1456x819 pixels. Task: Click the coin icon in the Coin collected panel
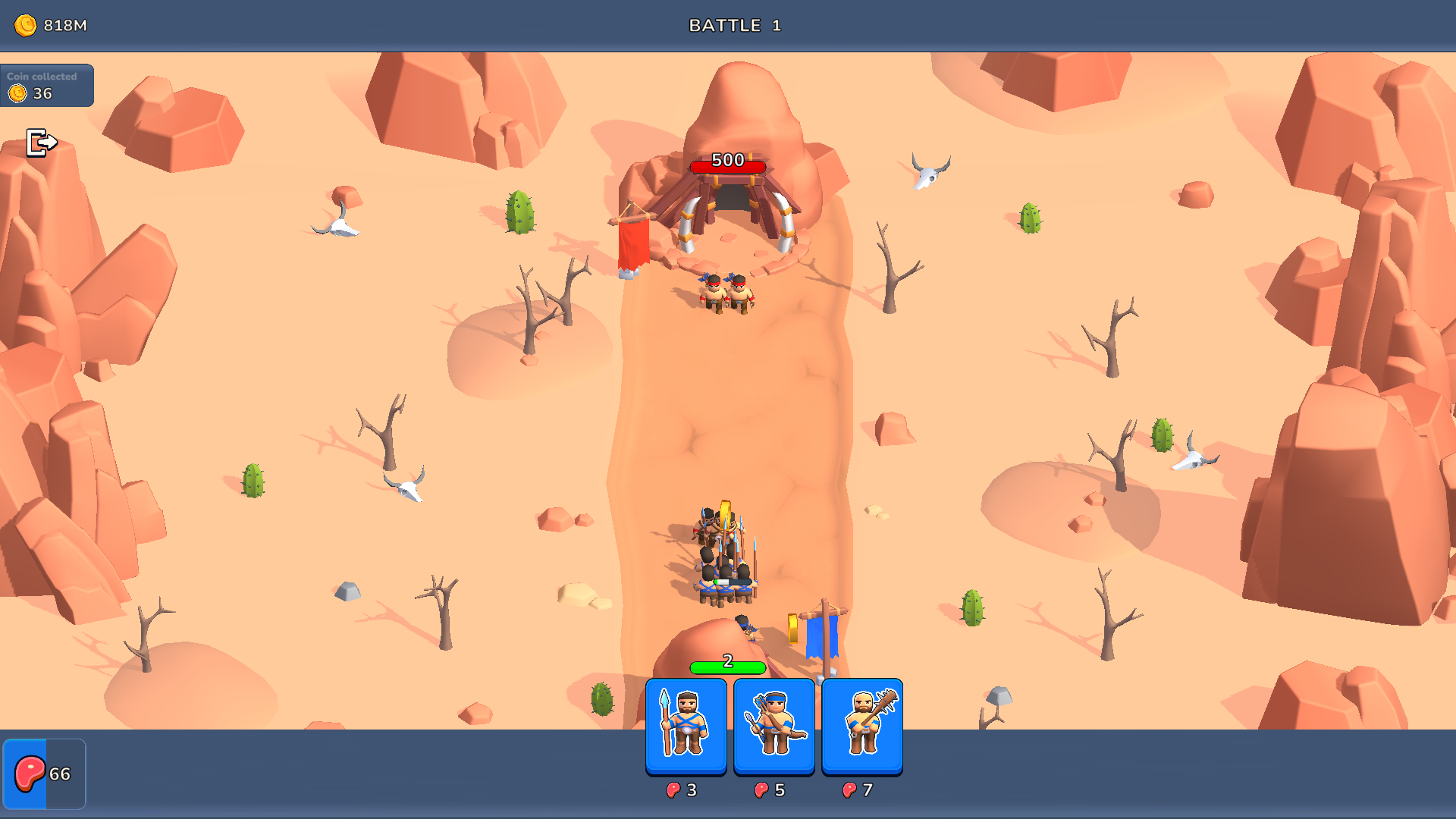pyautogui.click(x=17, y=93)
